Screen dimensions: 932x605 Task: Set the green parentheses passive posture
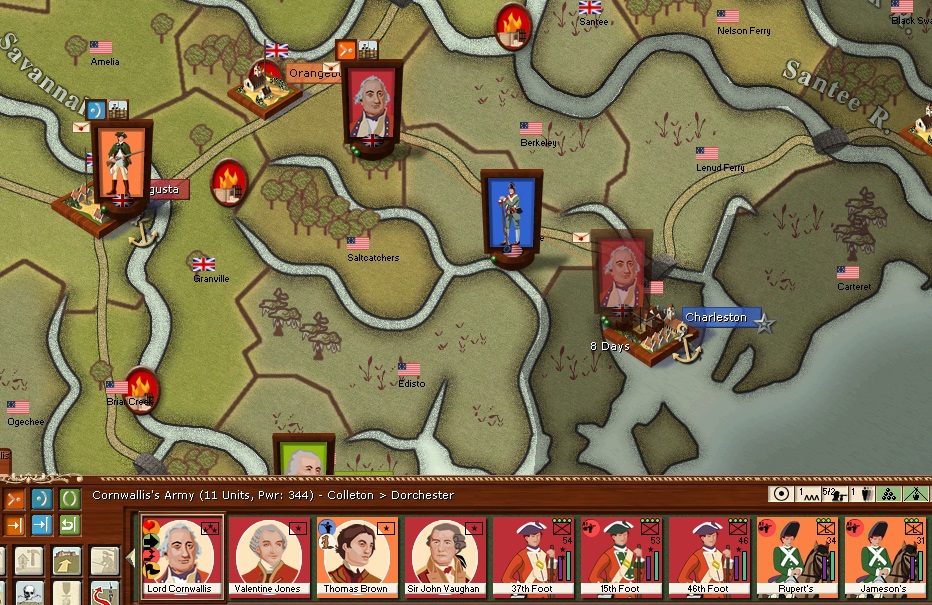[x=69, y=498]
